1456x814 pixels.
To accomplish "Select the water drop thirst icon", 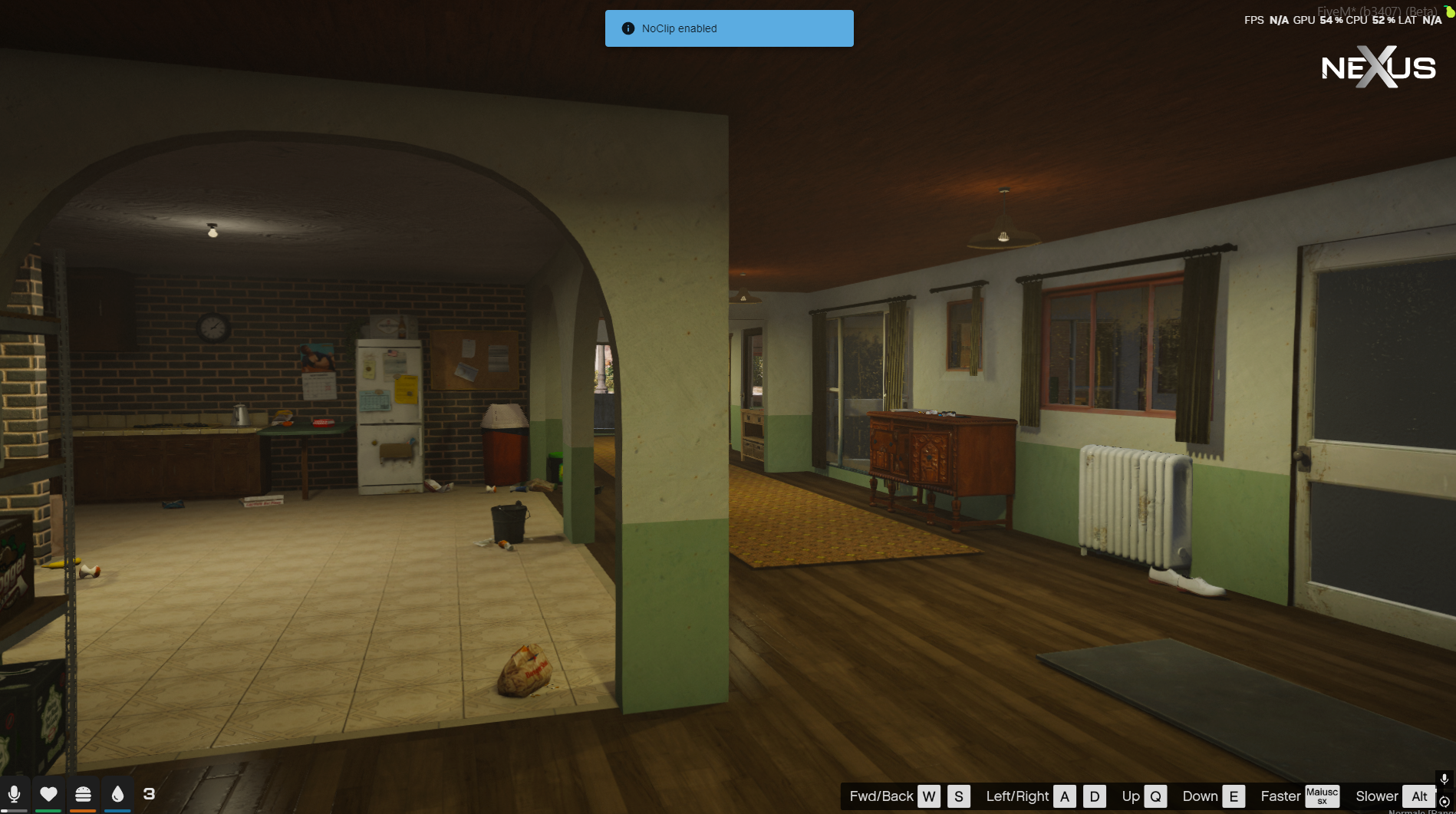I will click(x=117, y=794).
